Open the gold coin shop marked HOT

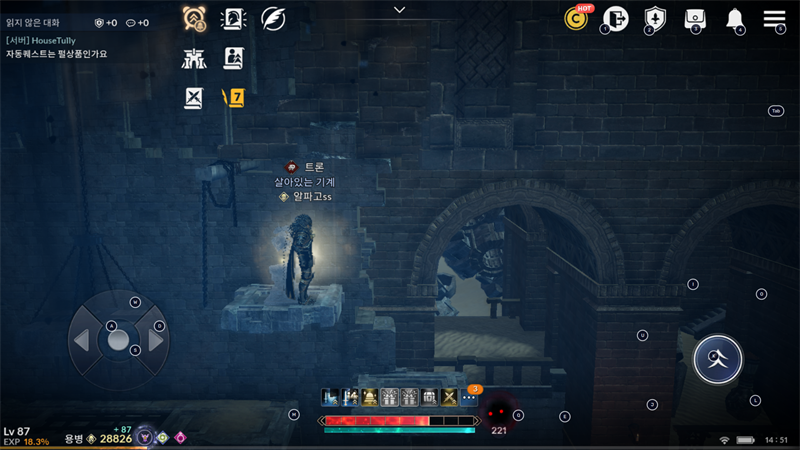576,18
